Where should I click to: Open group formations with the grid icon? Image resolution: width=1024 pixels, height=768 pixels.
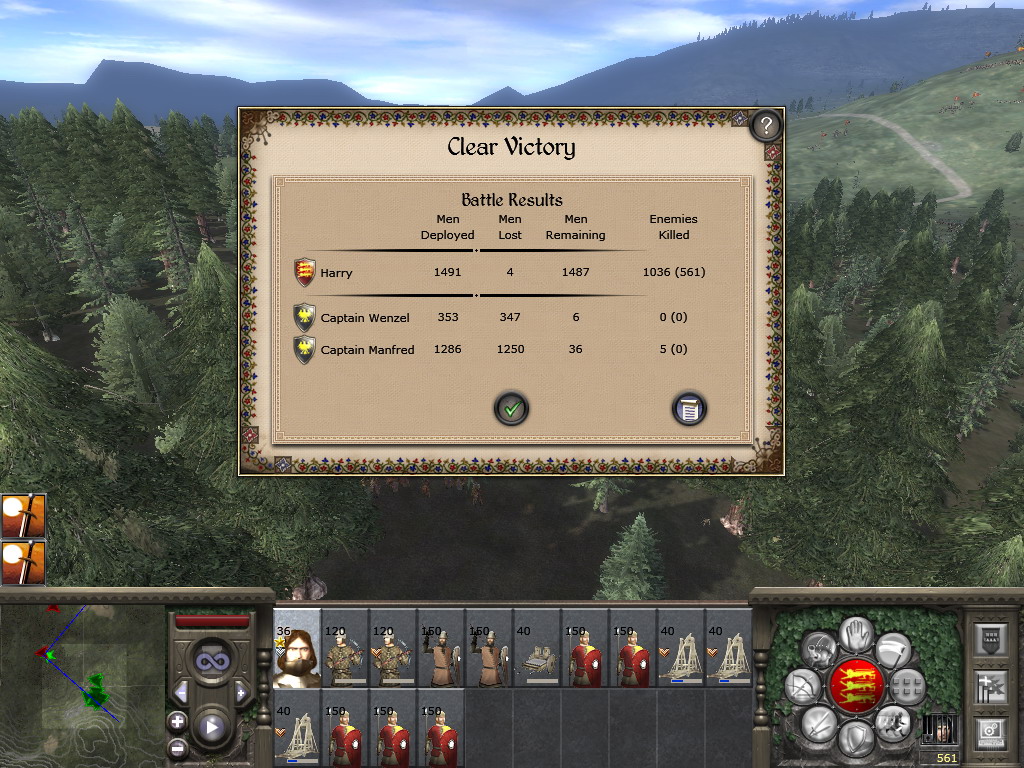tap(908, 686)
